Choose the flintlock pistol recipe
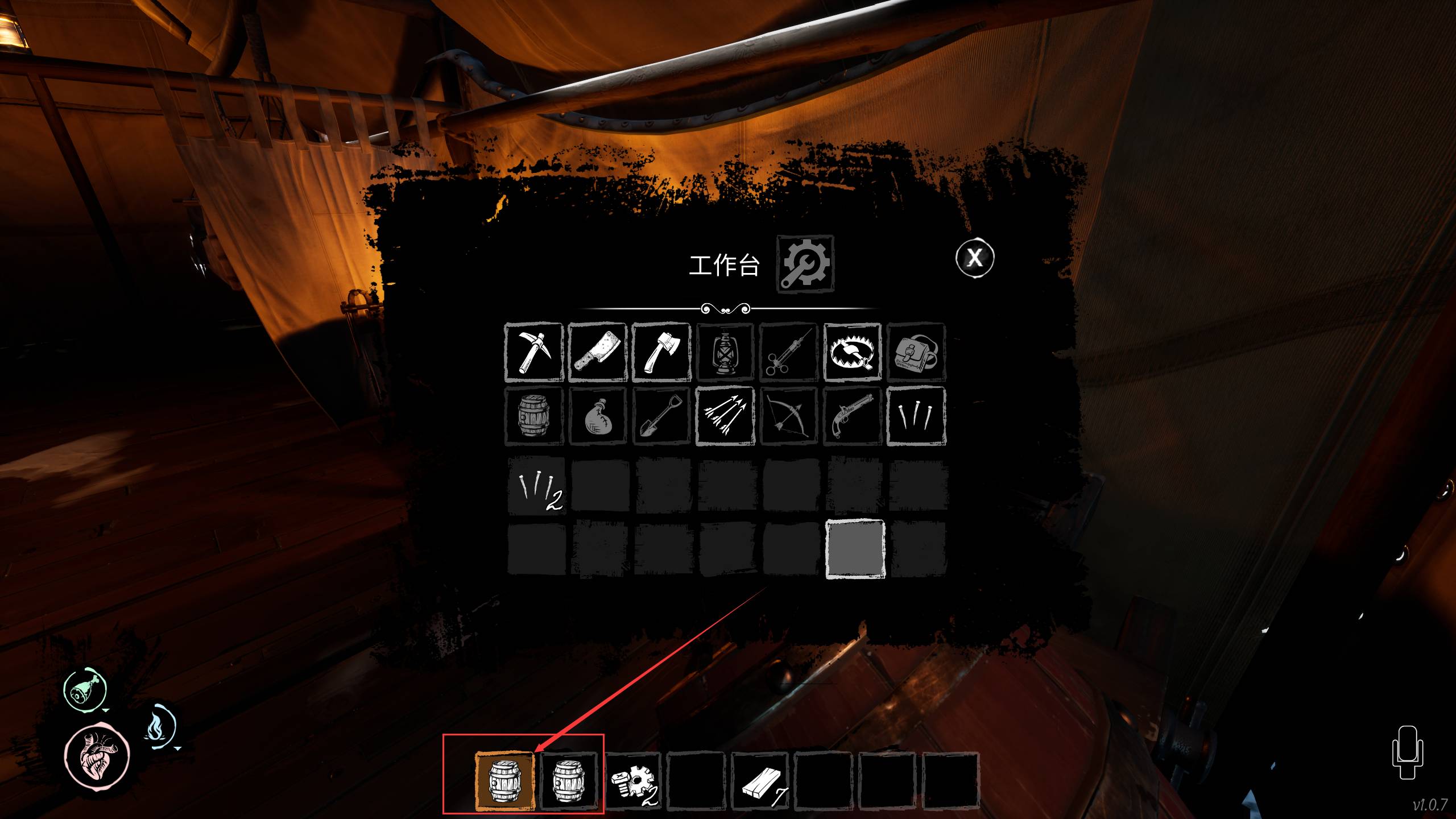The height and width of the screenshot is (819, 1456). click(853, 416)
